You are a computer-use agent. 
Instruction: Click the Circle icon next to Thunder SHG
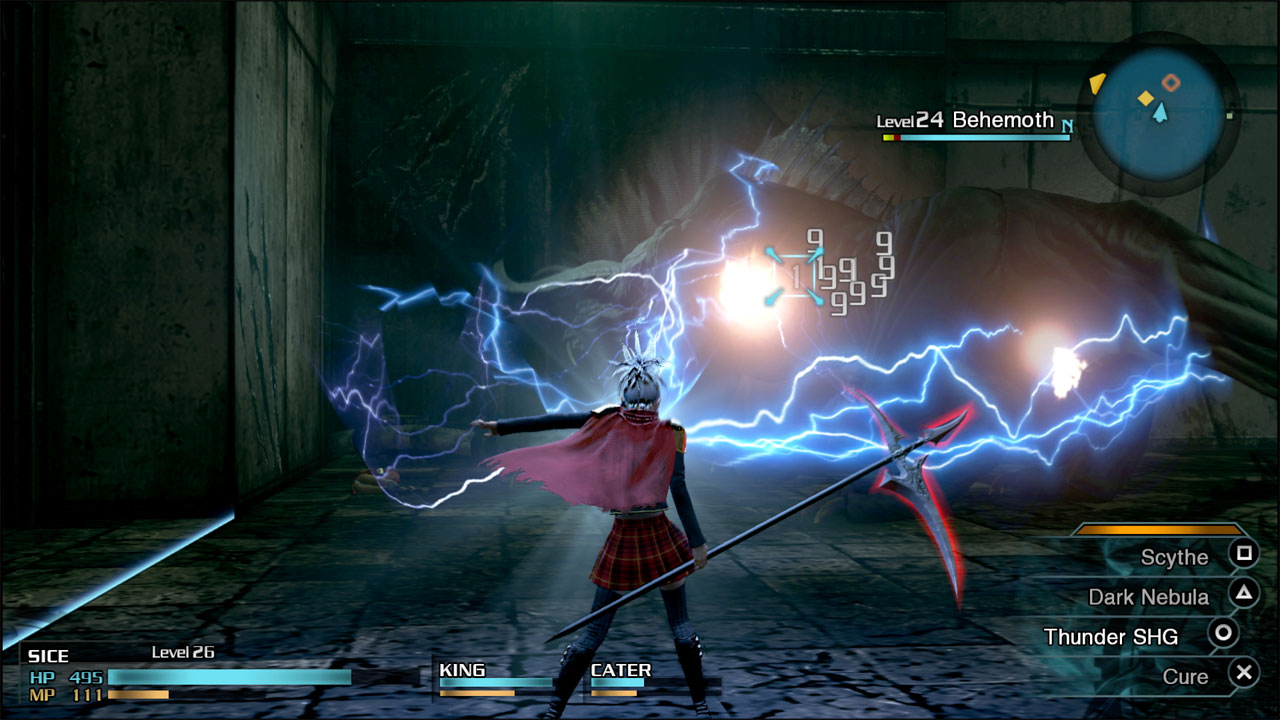coord(1223,634)
